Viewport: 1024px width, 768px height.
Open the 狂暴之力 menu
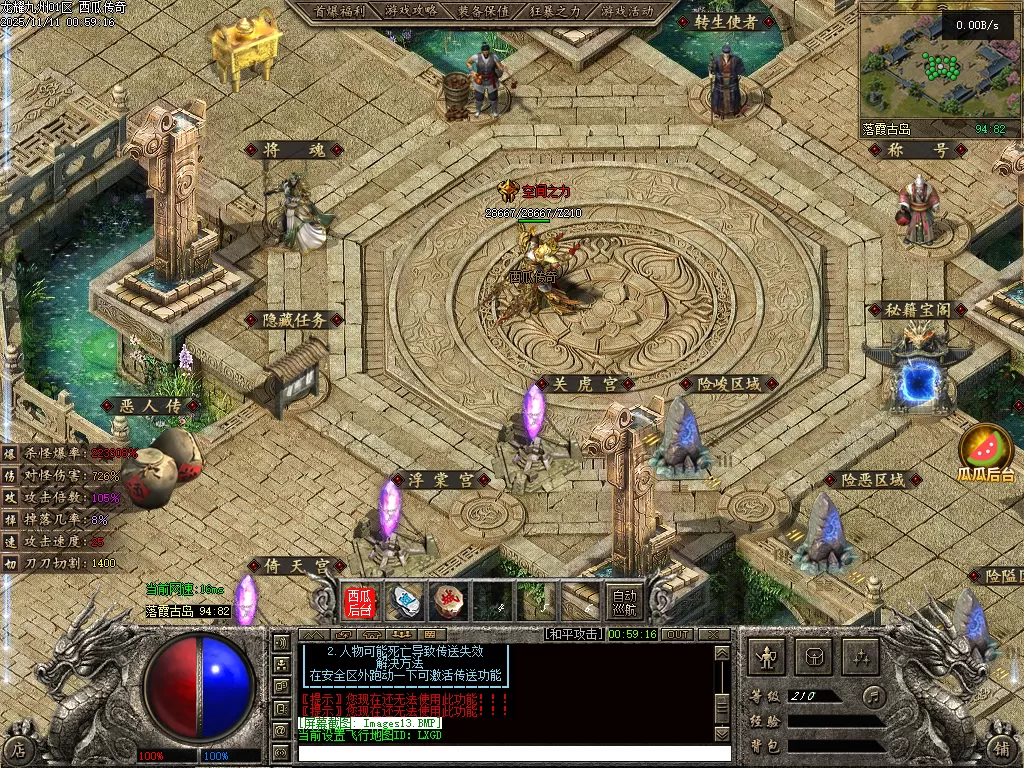point(556,11)
